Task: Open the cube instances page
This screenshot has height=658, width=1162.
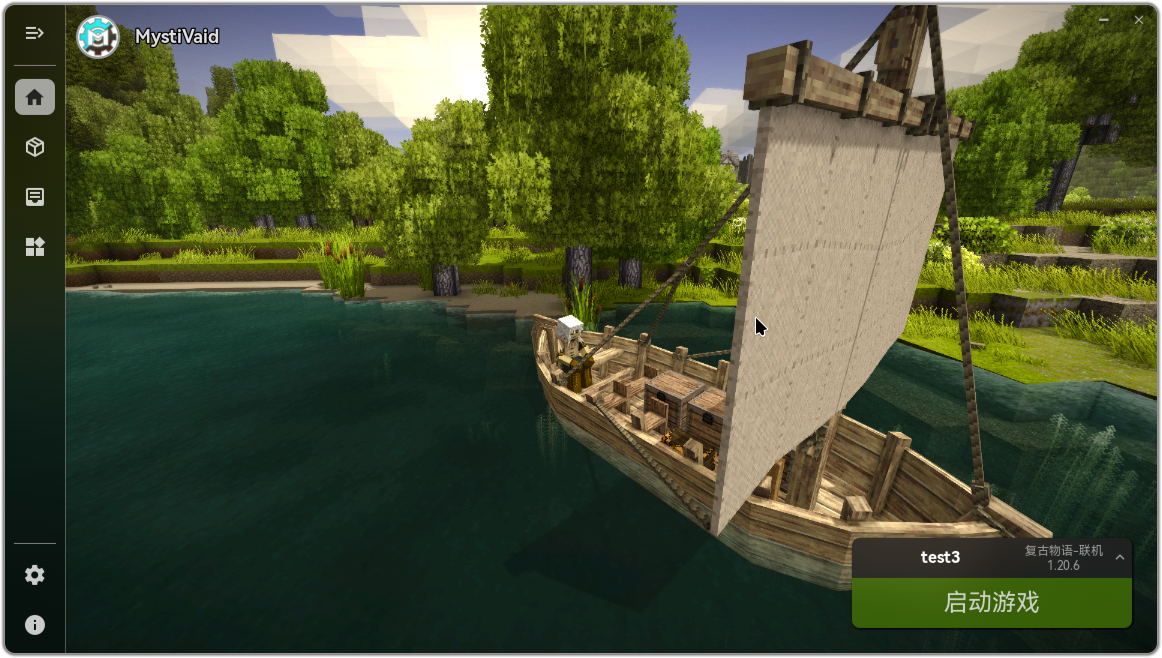Action: point(35,147)
